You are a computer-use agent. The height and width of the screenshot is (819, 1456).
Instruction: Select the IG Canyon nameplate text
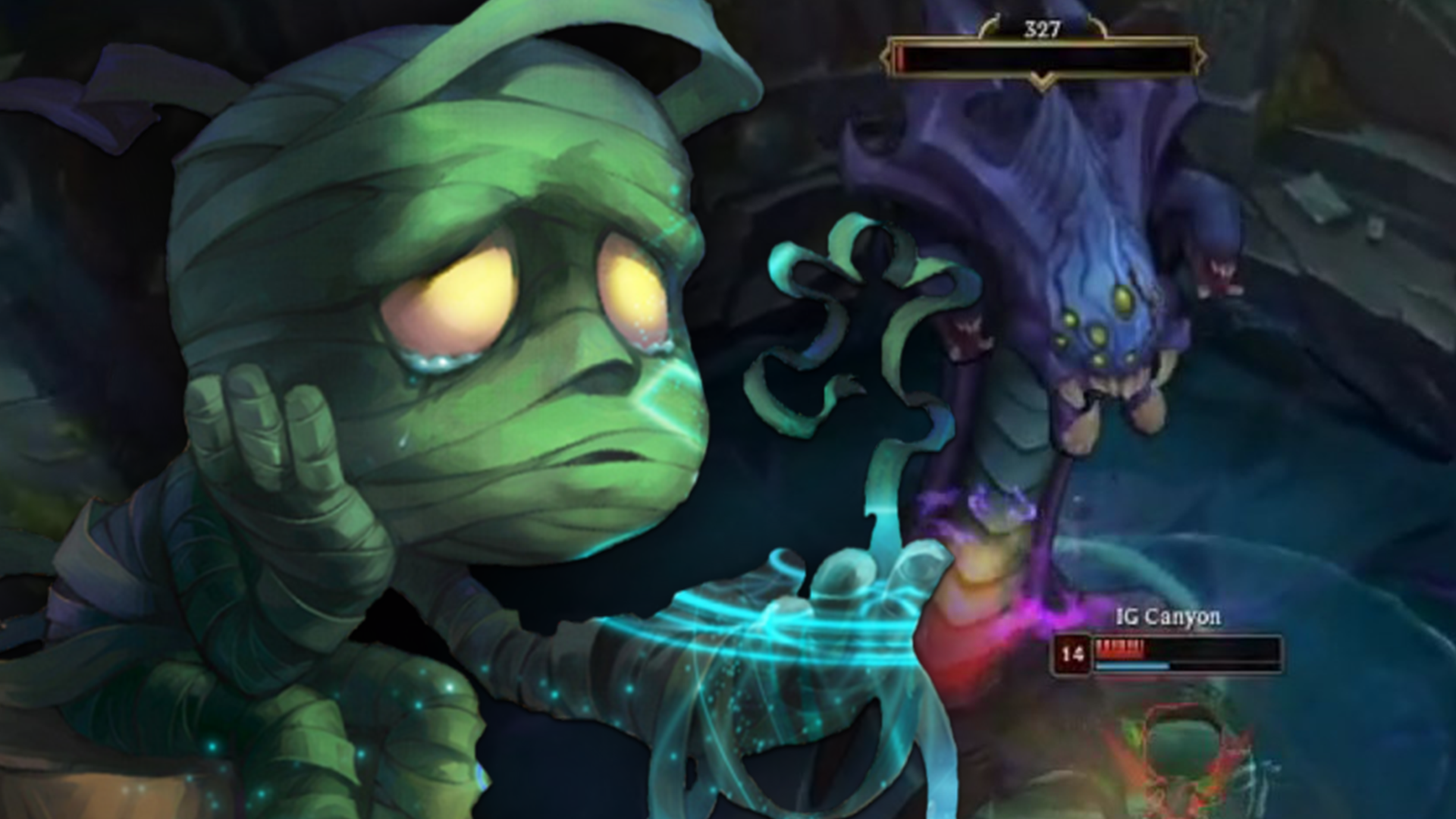click(1168, 616)
